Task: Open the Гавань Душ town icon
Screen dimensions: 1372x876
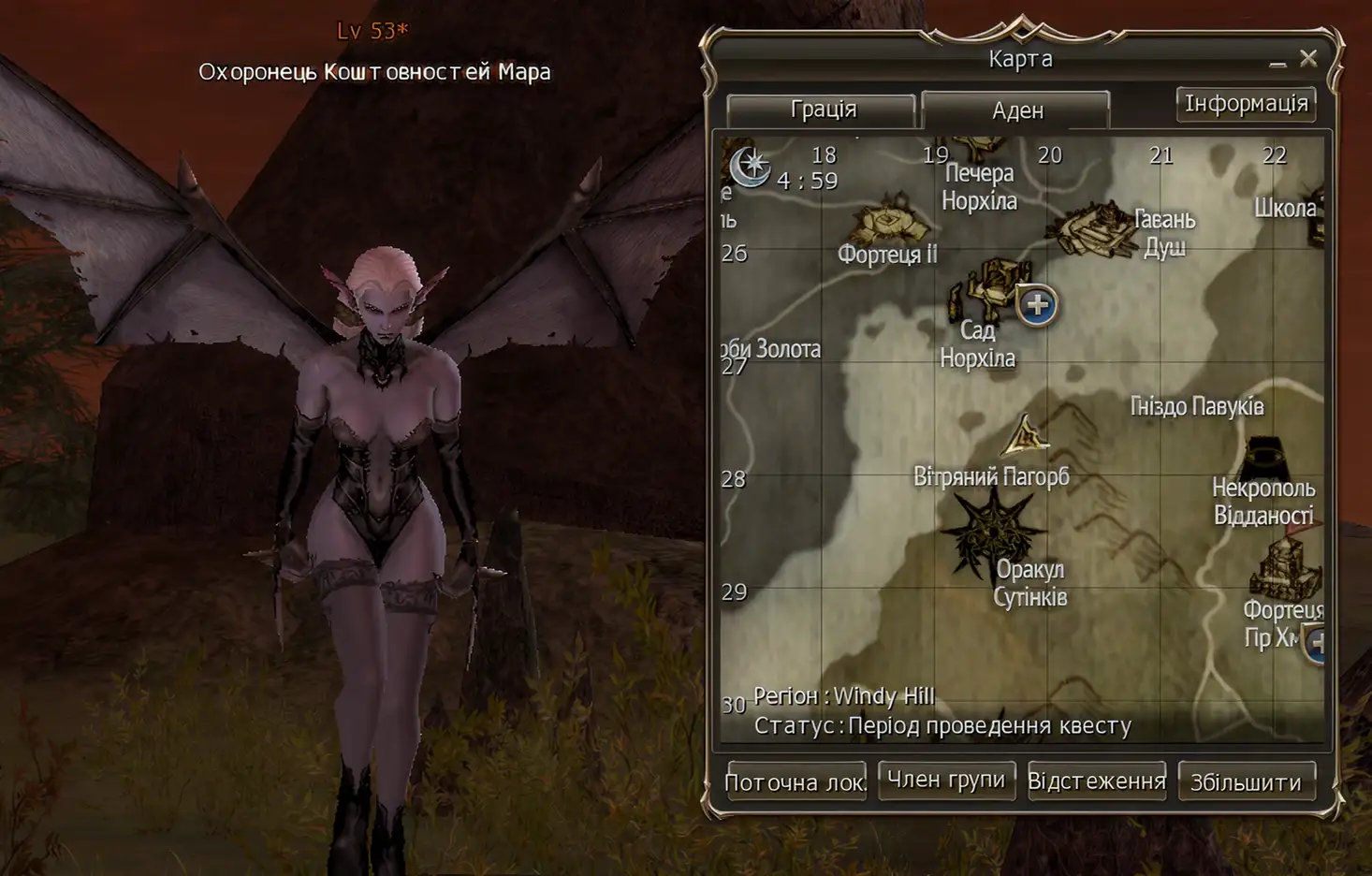Action: 1093,227
